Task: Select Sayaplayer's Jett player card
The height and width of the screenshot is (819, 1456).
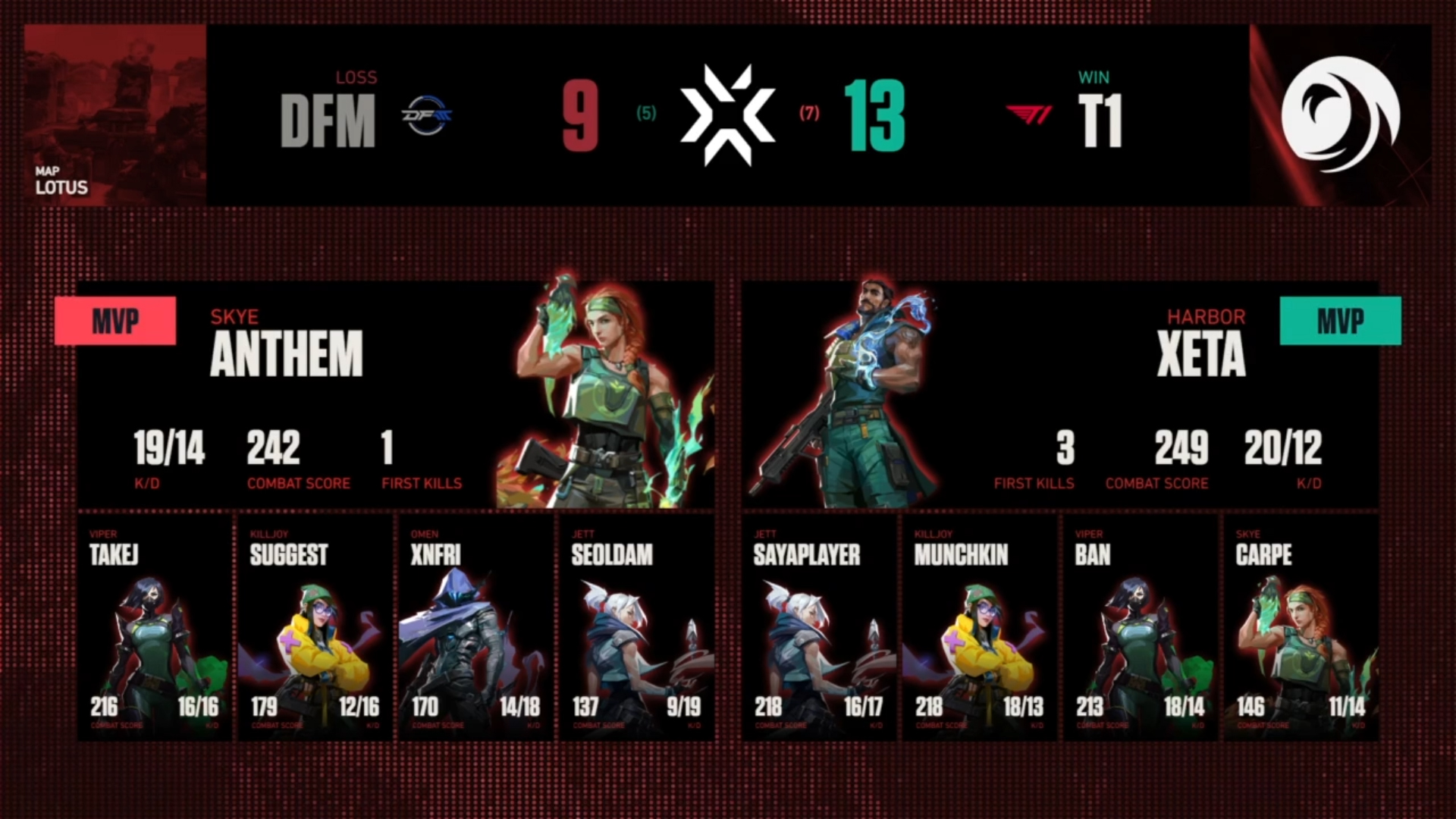Action: click(x=819, y=628)
